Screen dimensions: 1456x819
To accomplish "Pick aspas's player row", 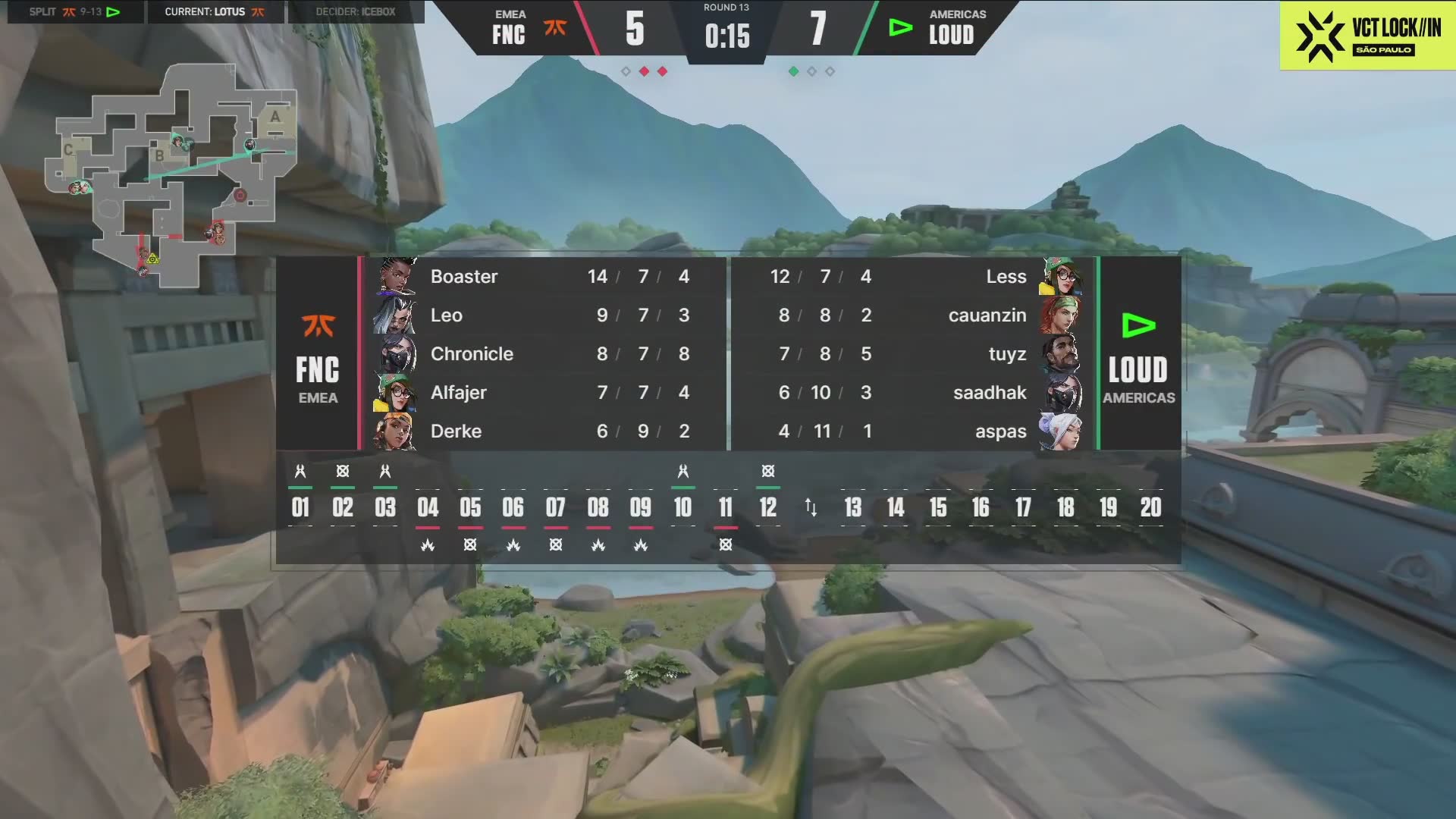I will click(910, 431).
